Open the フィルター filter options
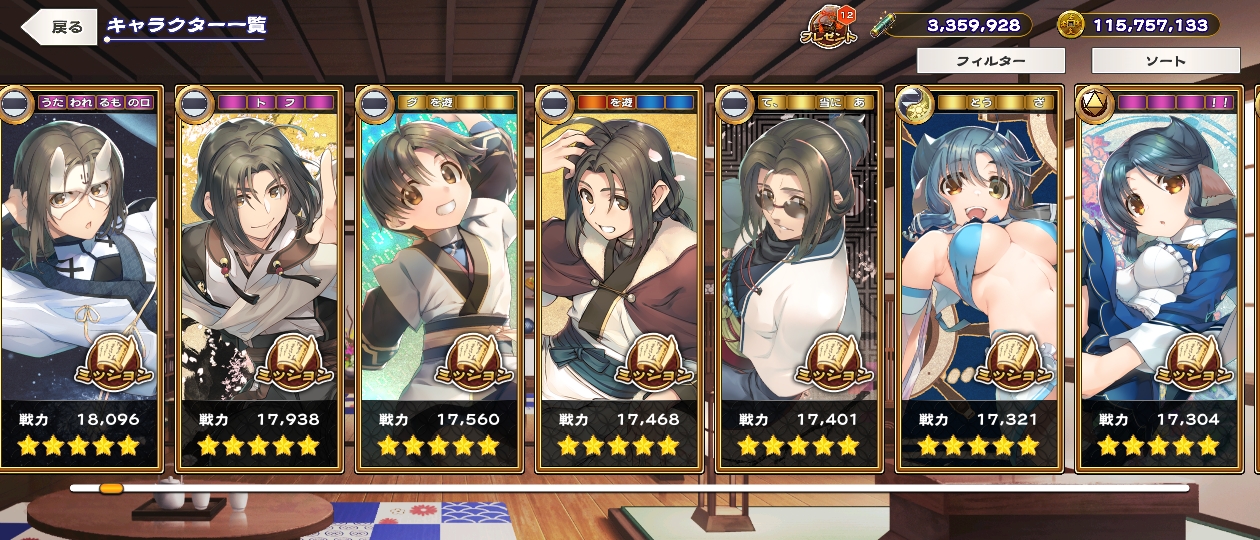 [x=990, y=61]
